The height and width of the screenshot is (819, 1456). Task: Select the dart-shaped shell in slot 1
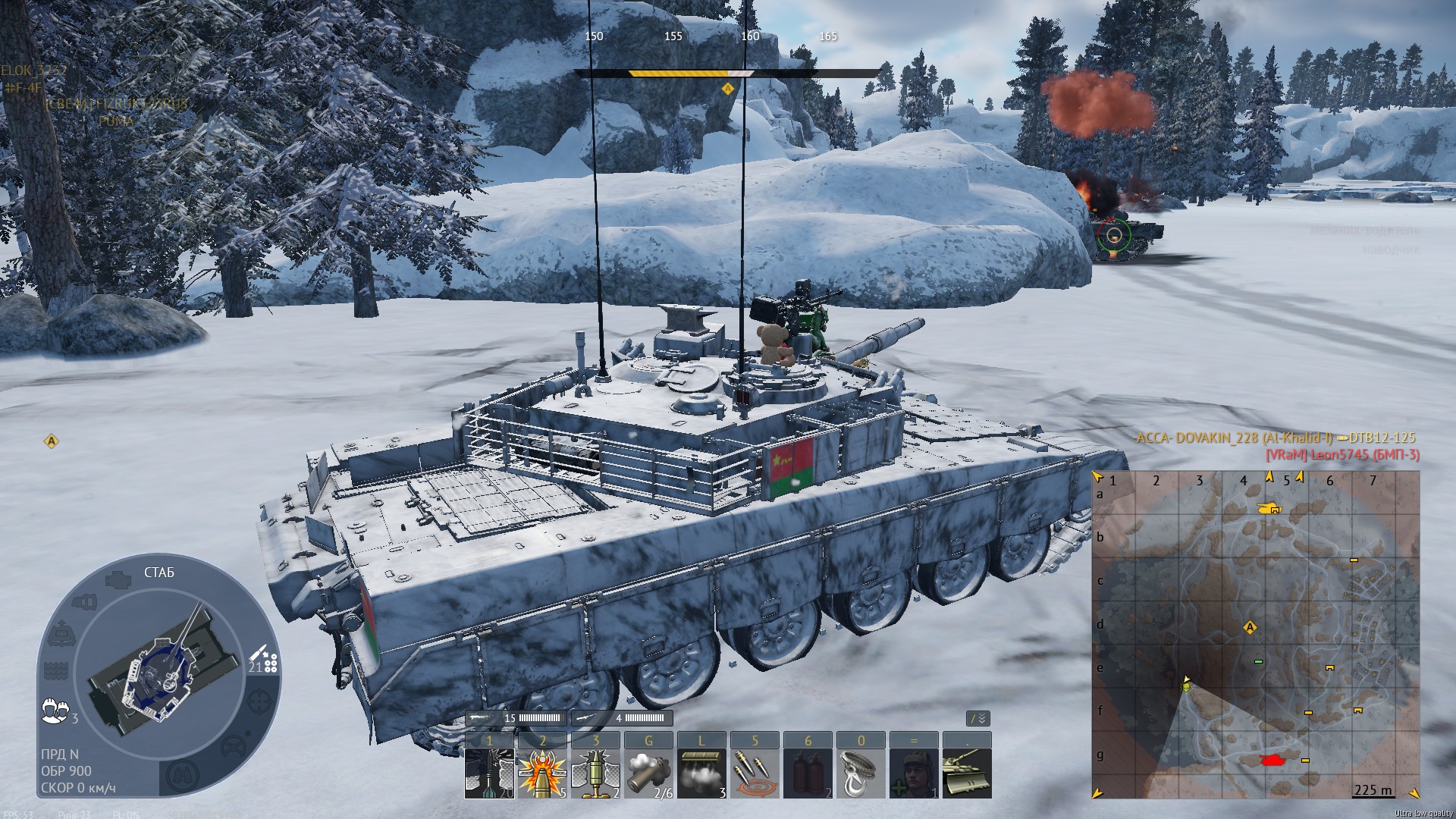pyautogui.click(x=489, y=773)
